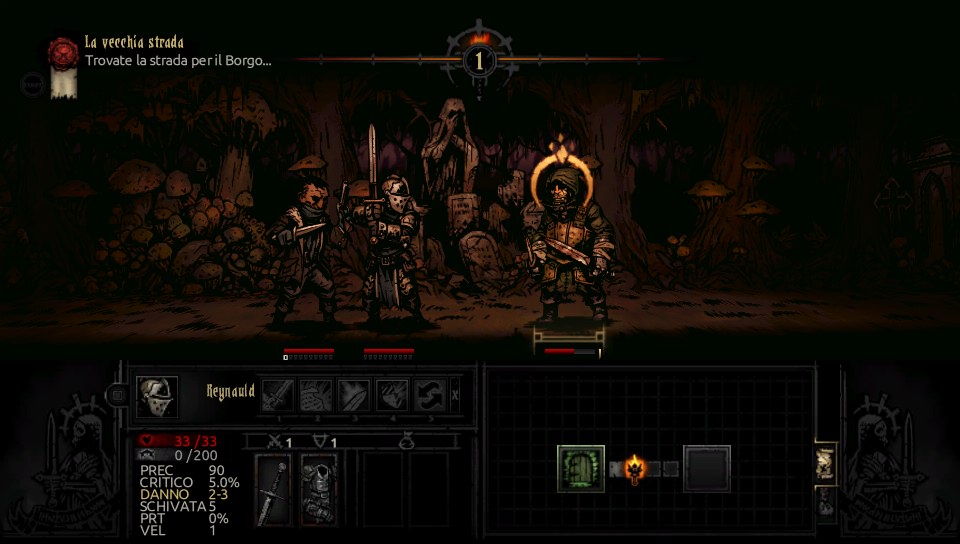Open the La vecchia strada quest seal
The image size is (960, 544).
point(63,53)
